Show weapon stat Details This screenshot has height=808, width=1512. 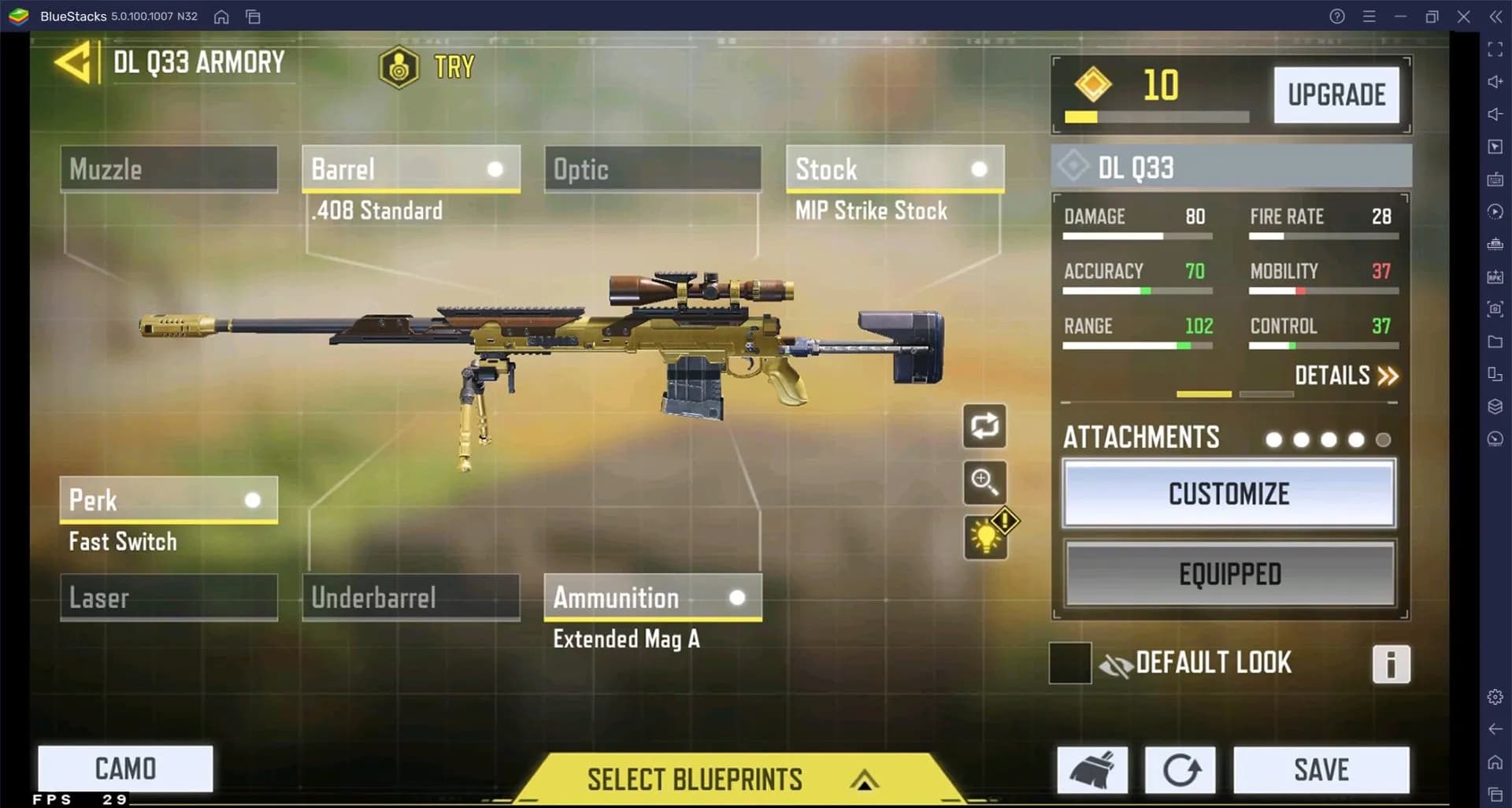[1346, 376]
